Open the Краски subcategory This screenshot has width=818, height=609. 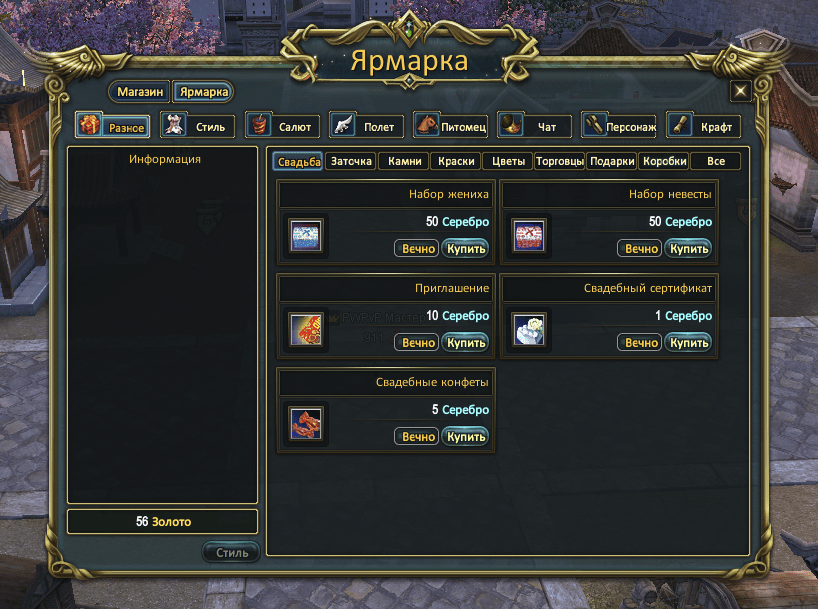tap(456, 161)
